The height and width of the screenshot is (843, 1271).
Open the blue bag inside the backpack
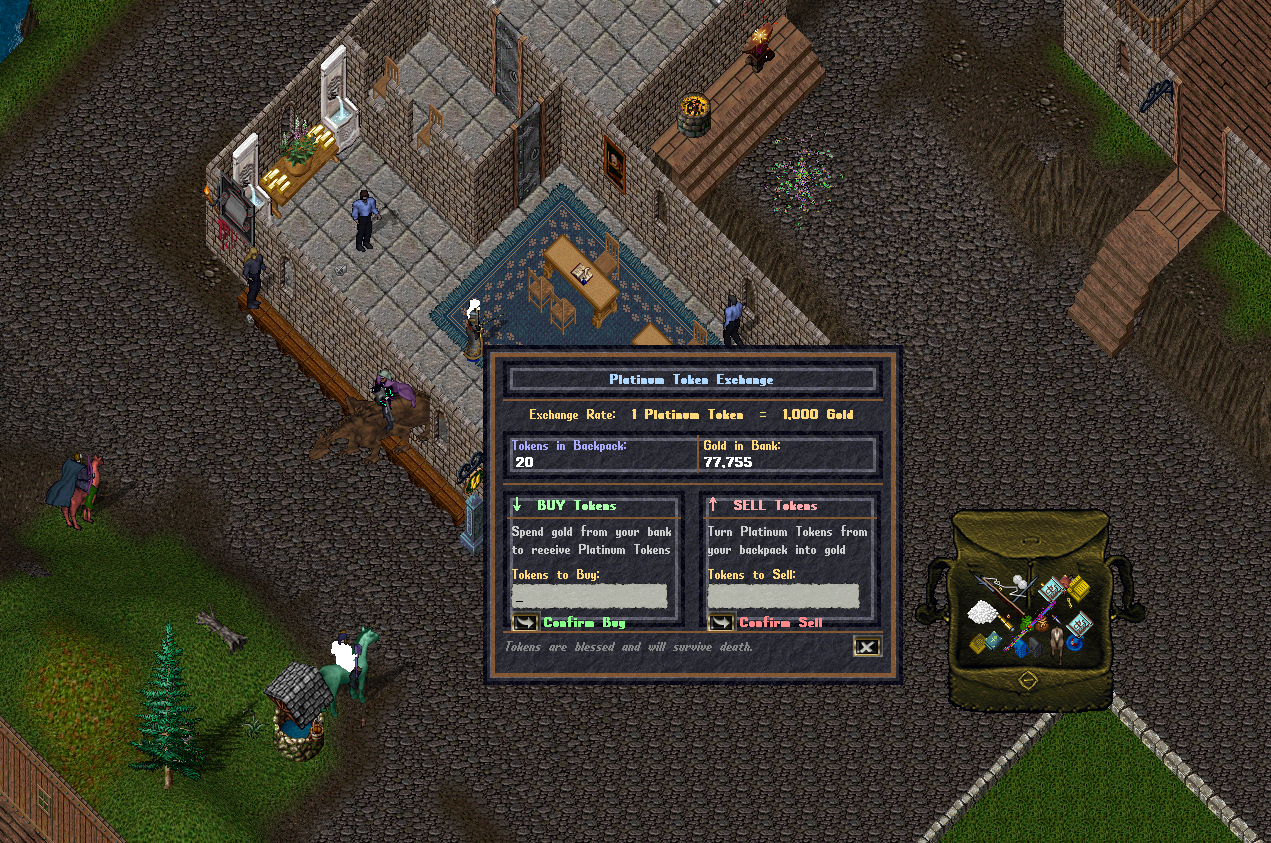1020,648
